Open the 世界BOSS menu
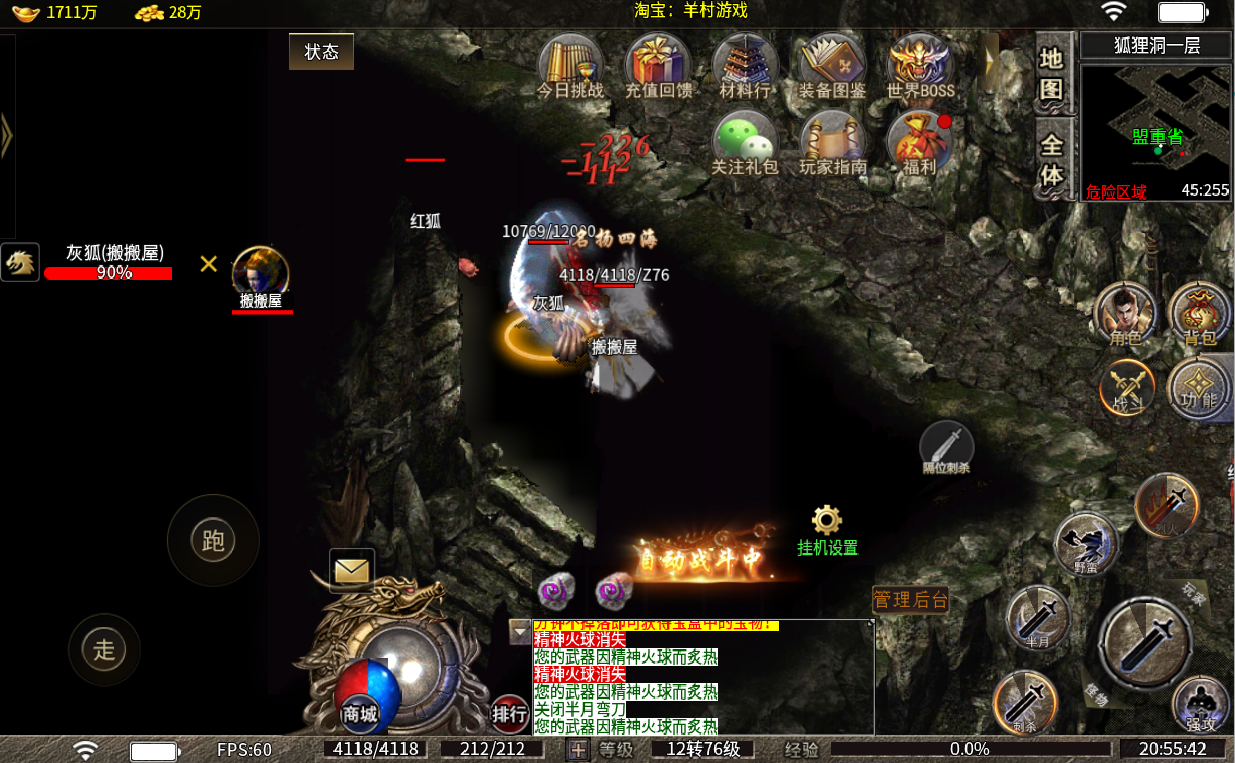 coord(920,66)
